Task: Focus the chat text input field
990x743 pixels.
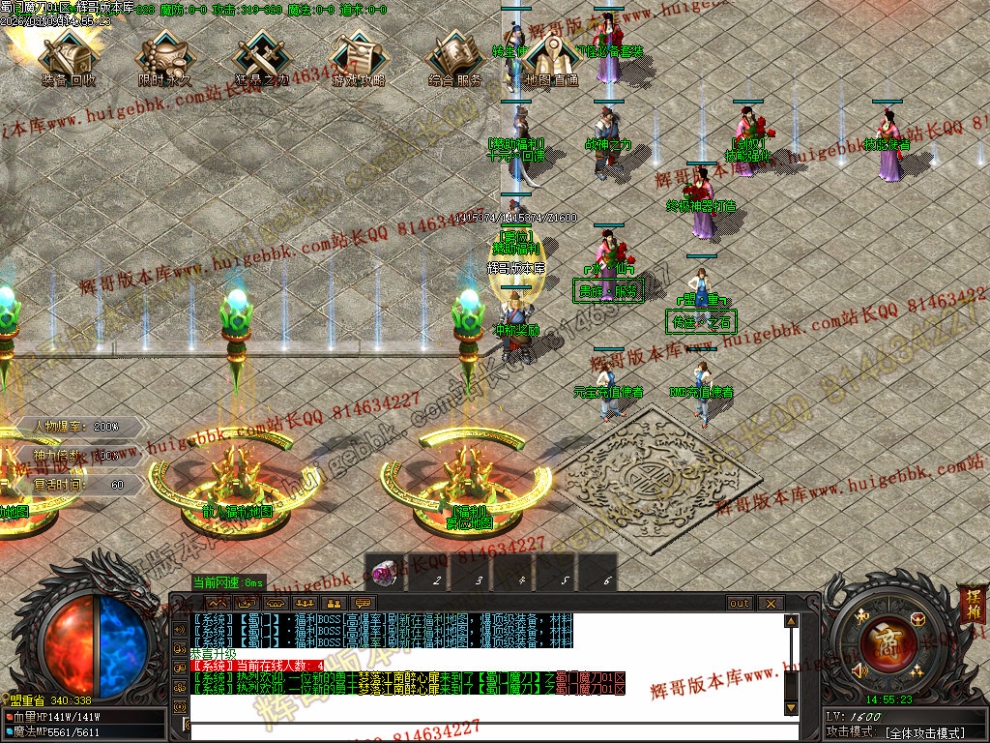Action: 480,732
